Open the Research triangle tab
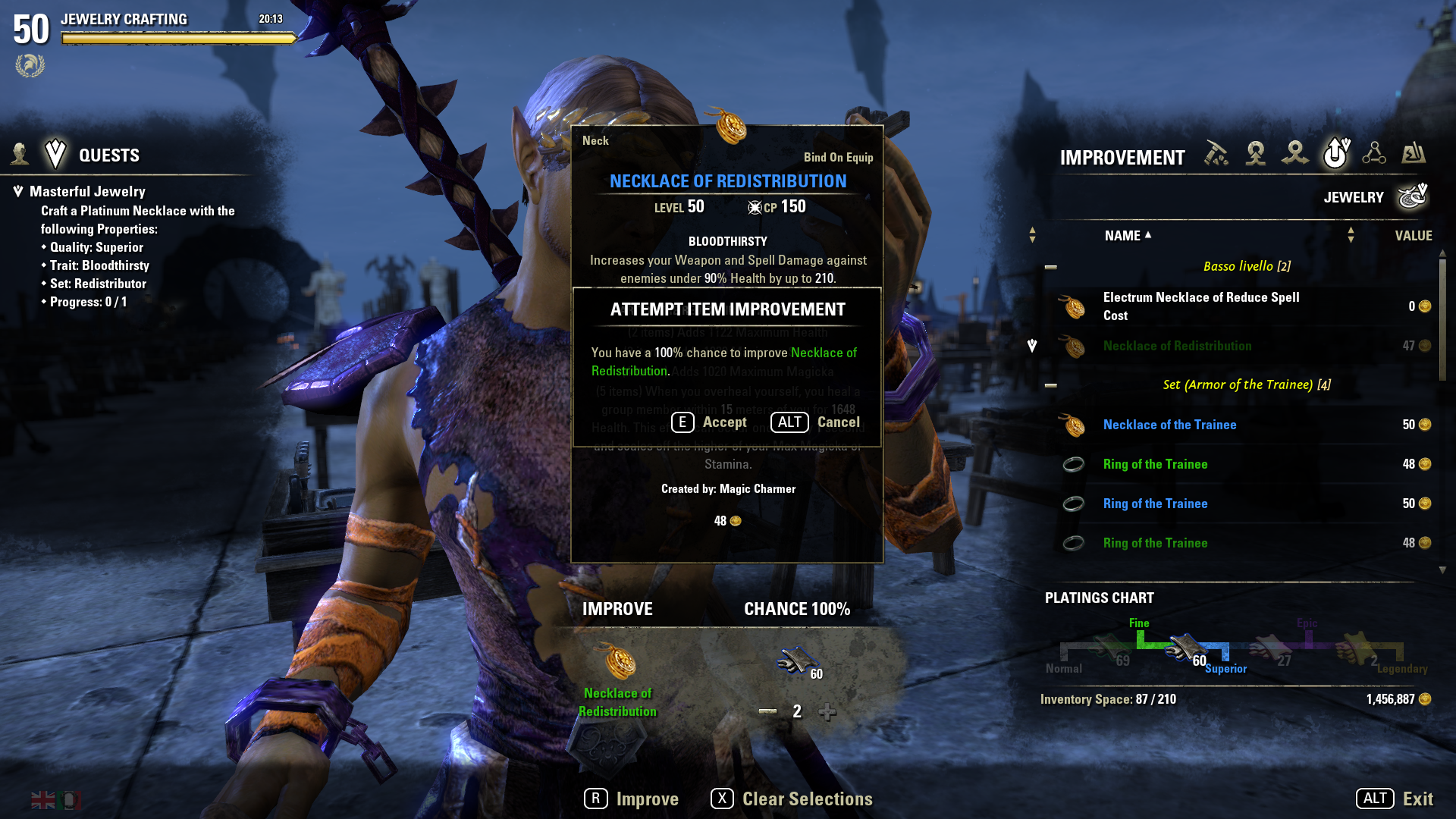This screenshot has width=1456, height=819. click(1374, 154)
